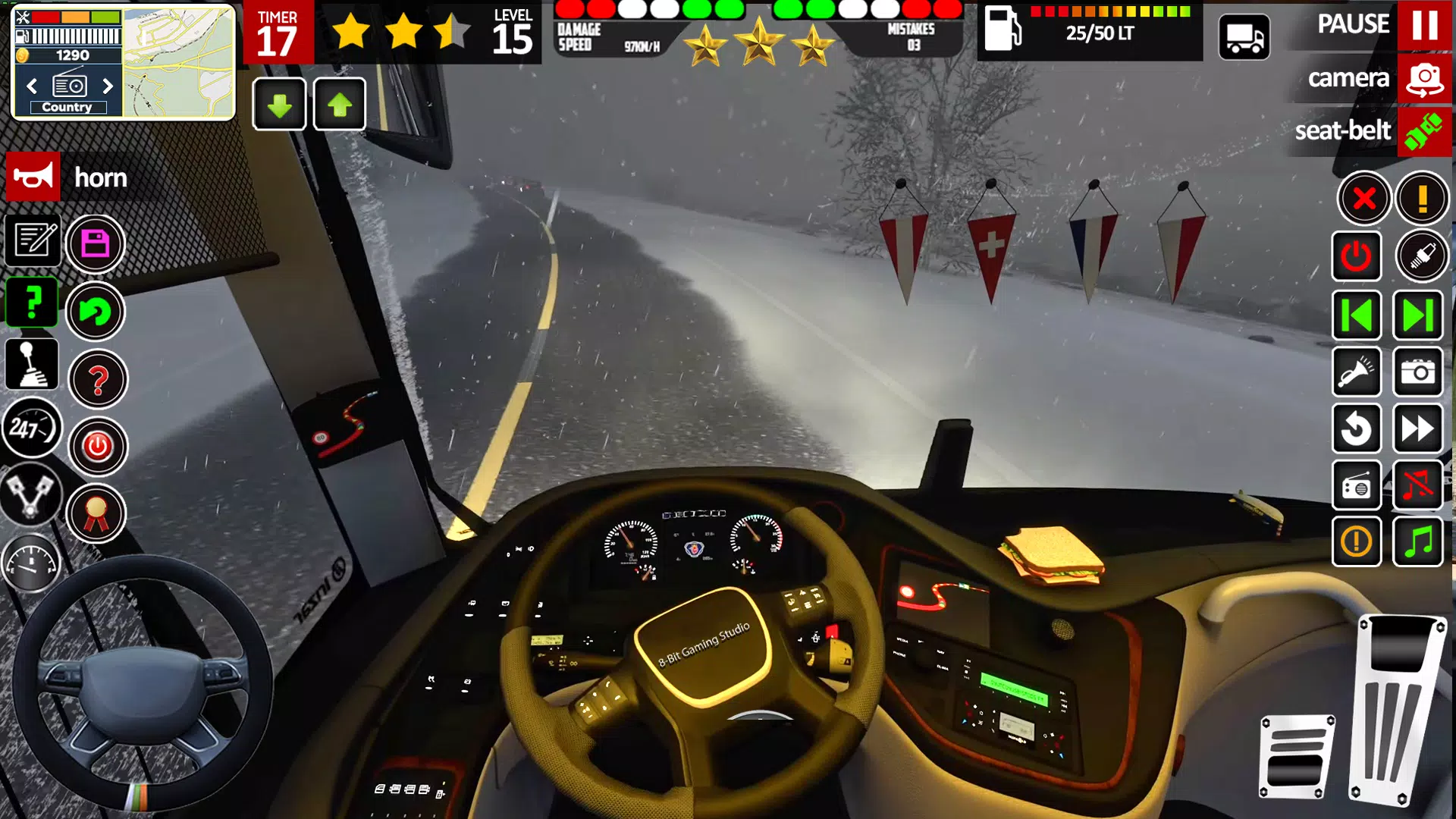Check the fuel gauge icon

pos(33,562)
